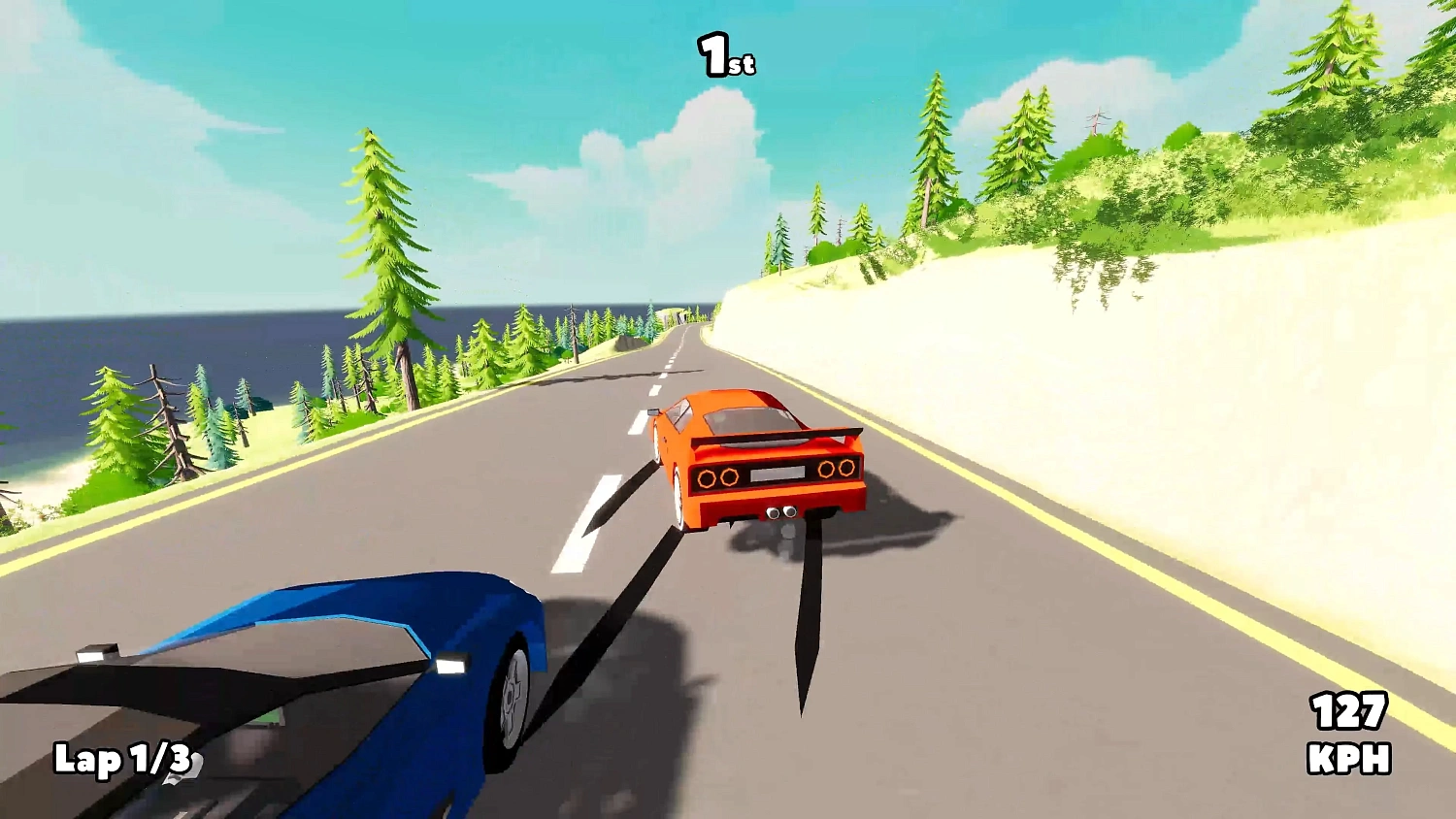The height and width of the screenshot is (819, 1456).
Task: Click the blue car's headlight
Action: coord(451,663)
